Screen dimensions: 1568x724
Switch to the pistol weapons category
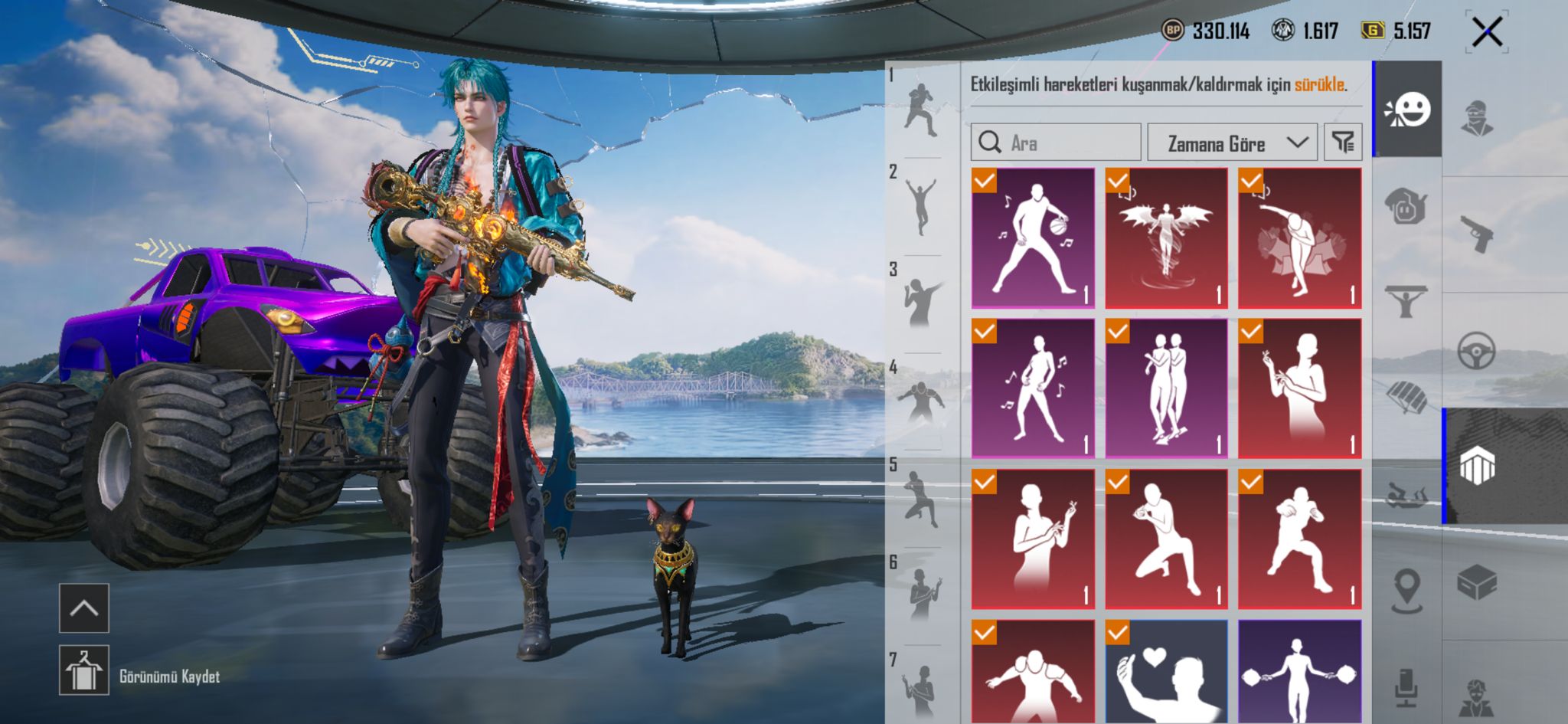[x=1477, y=234]
